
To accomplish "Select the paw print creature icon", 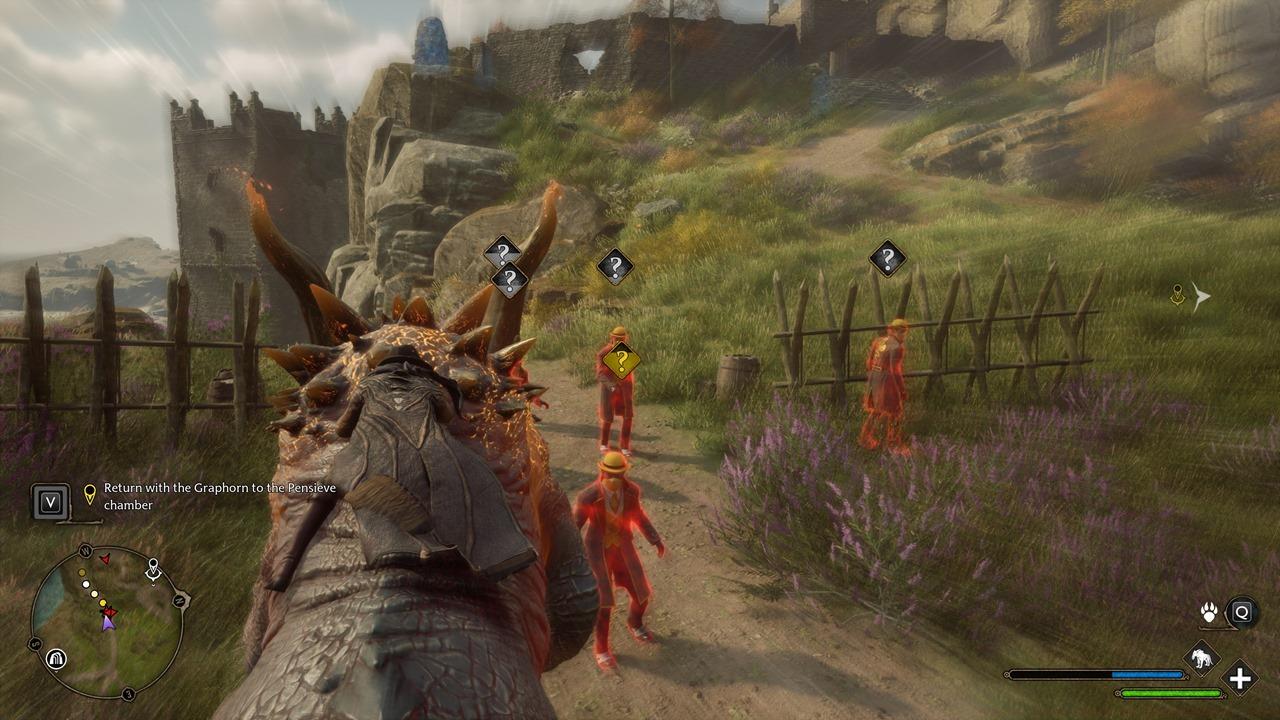I will [x=1208, y=612].
